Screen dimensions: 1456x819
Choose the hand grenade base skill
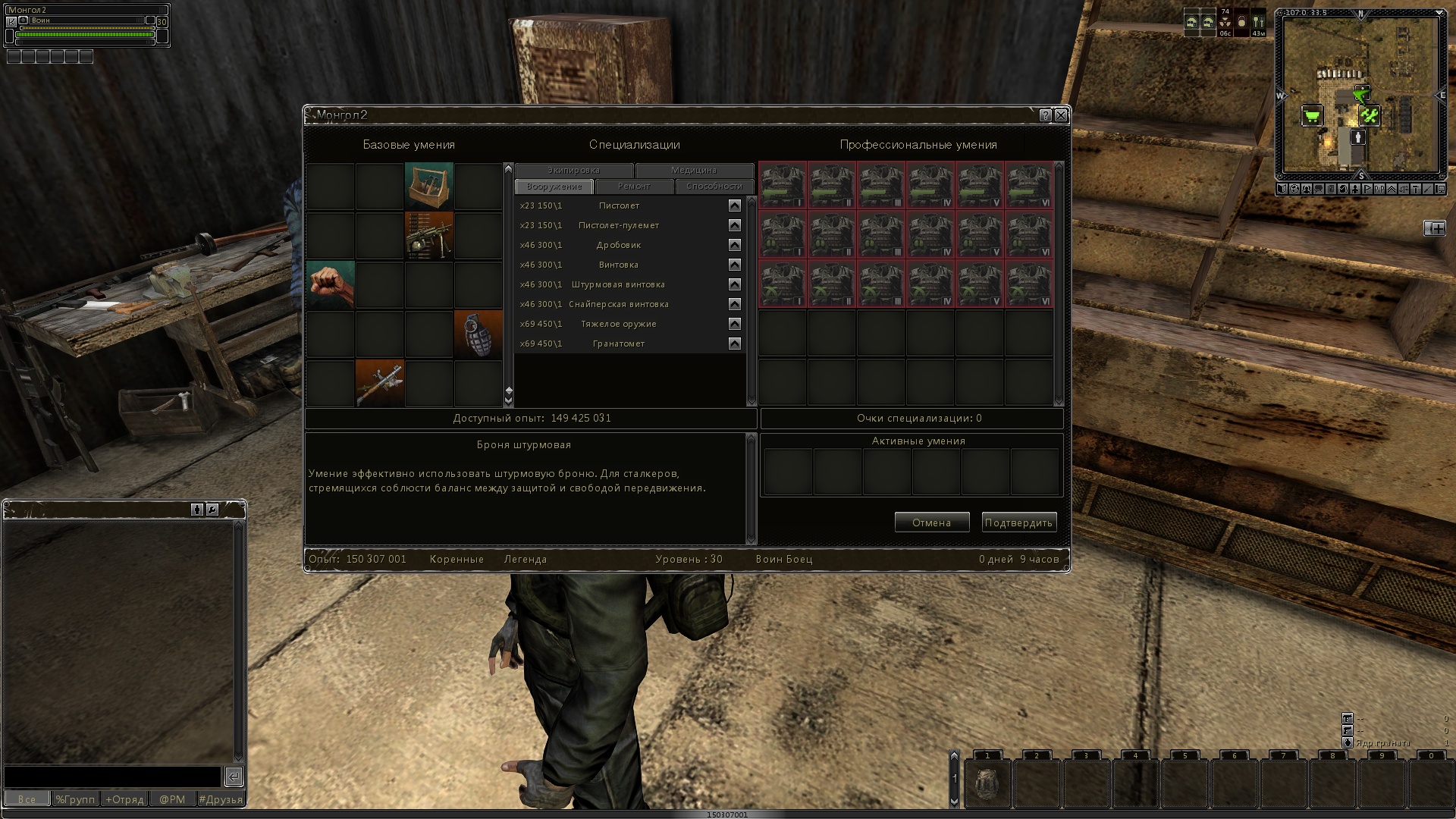point(479,334)
